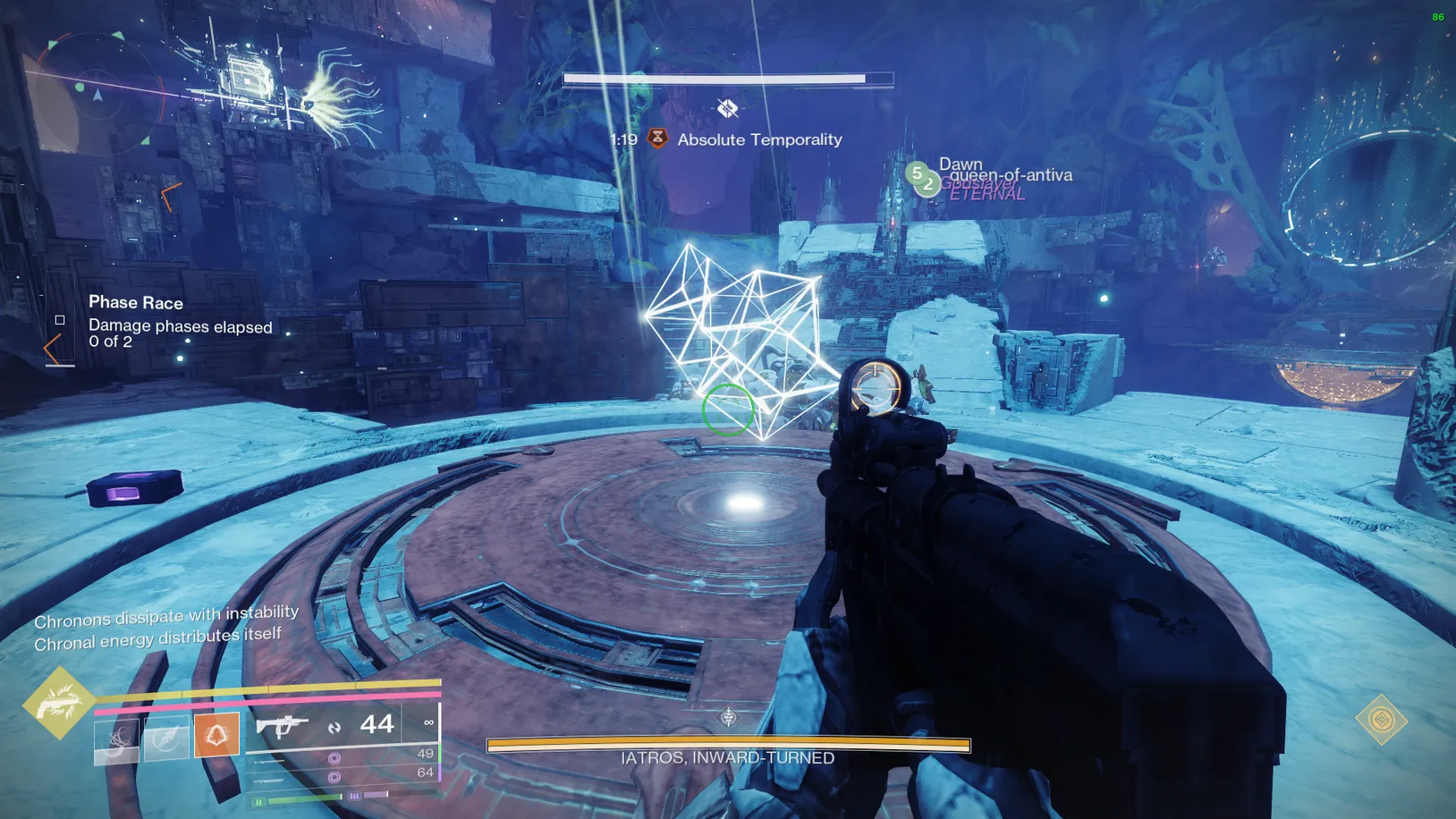Select the equipped submachine gun icon
This screenshot has height=819, width=1456.
(x=282, y=725)
